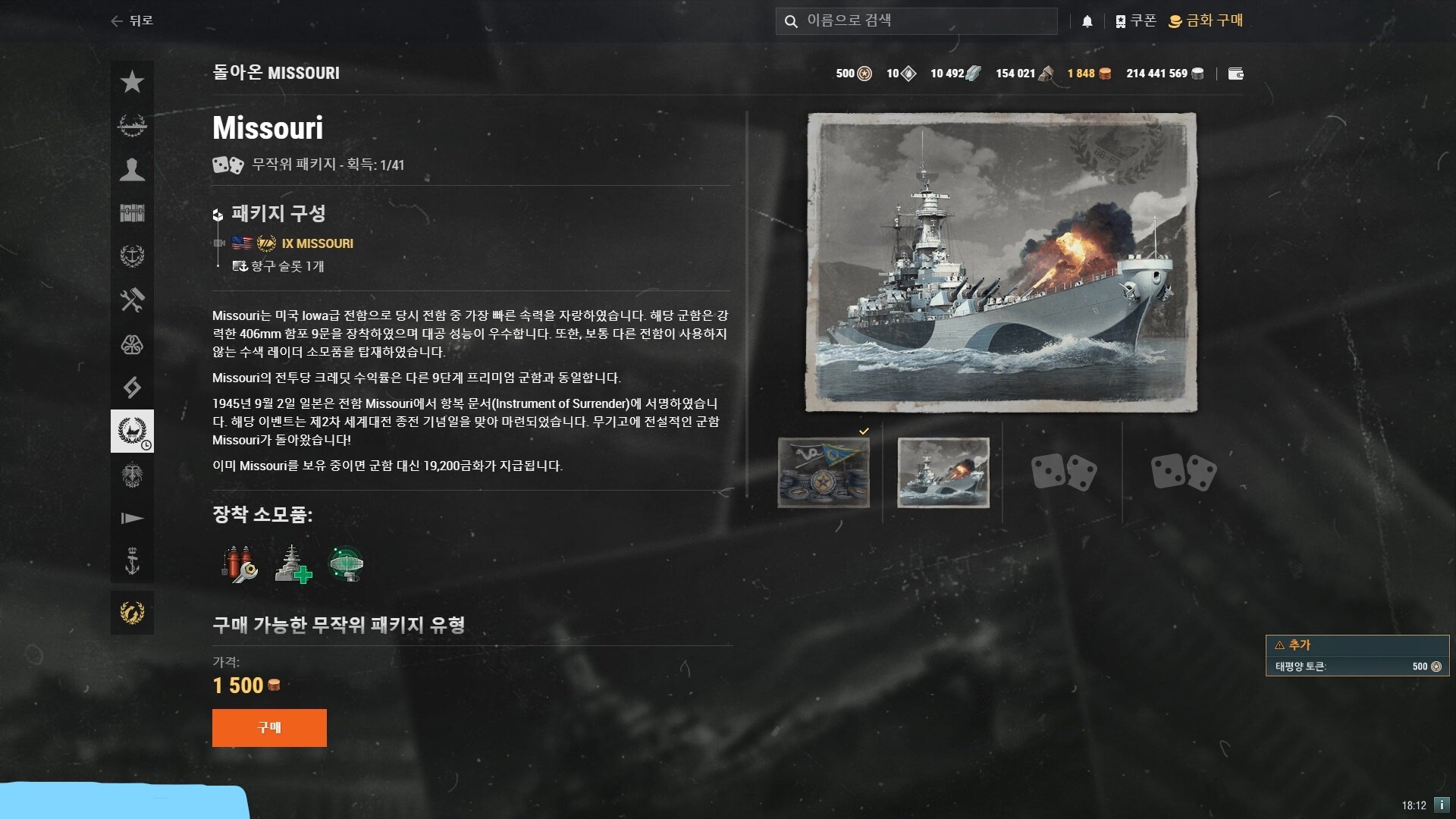Open the commander silhouette category
This screenshot has height=819, width=1456.
132,169
